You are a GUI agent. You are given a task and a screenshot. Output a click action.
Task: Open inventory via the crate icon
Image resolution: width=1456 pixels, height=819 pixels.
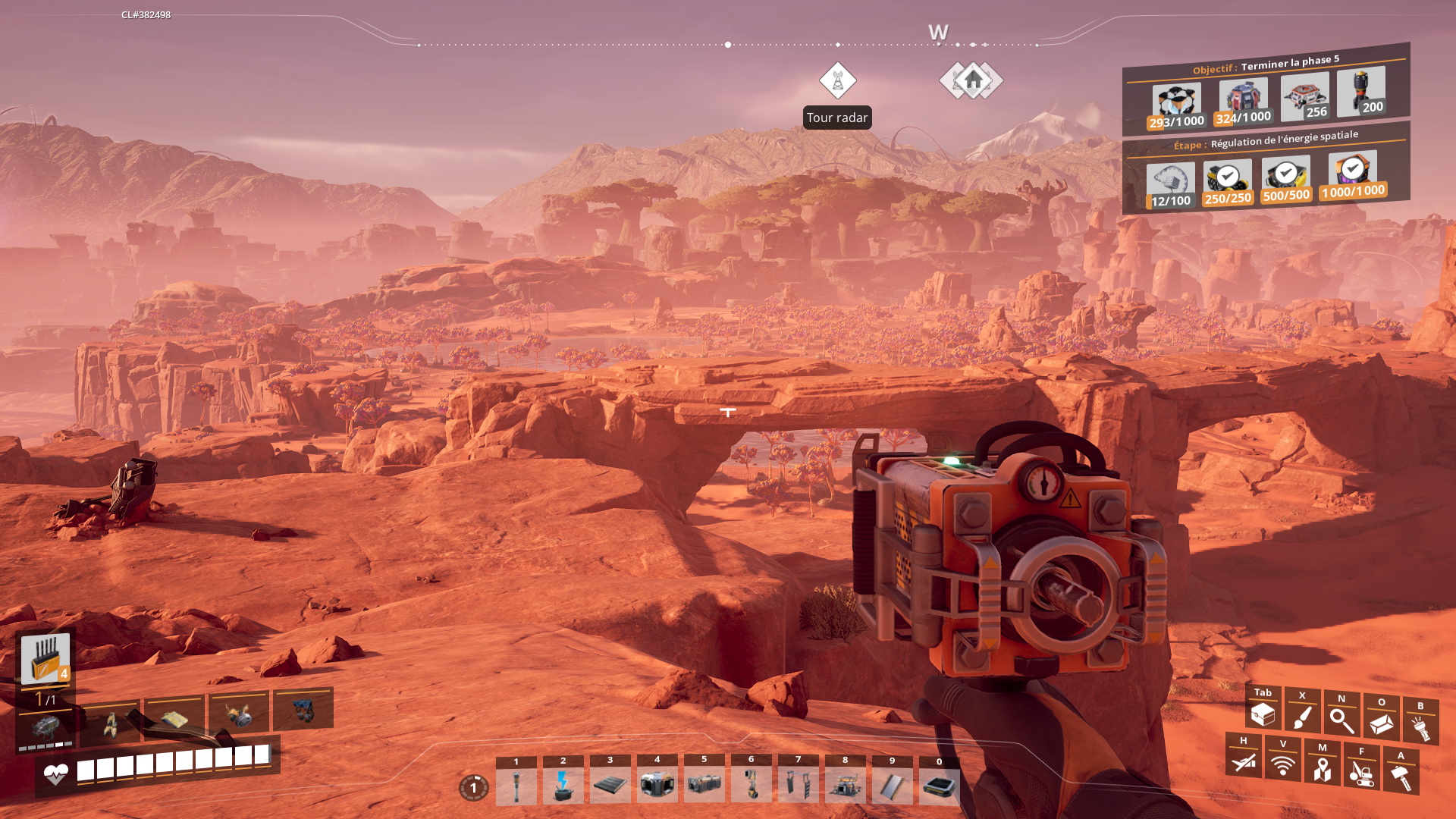tap(1263, 713)
